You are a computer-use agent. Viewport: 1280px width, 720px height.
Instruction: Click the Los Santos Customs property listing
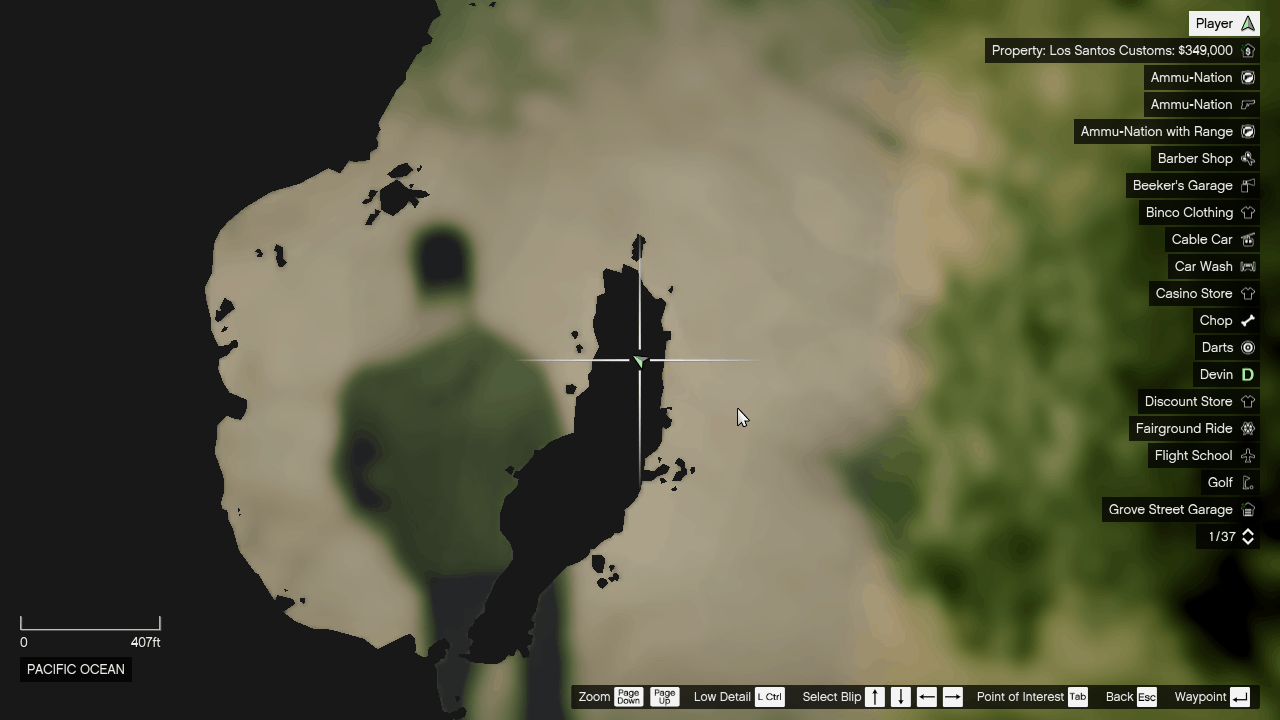tap(1120, 50)
